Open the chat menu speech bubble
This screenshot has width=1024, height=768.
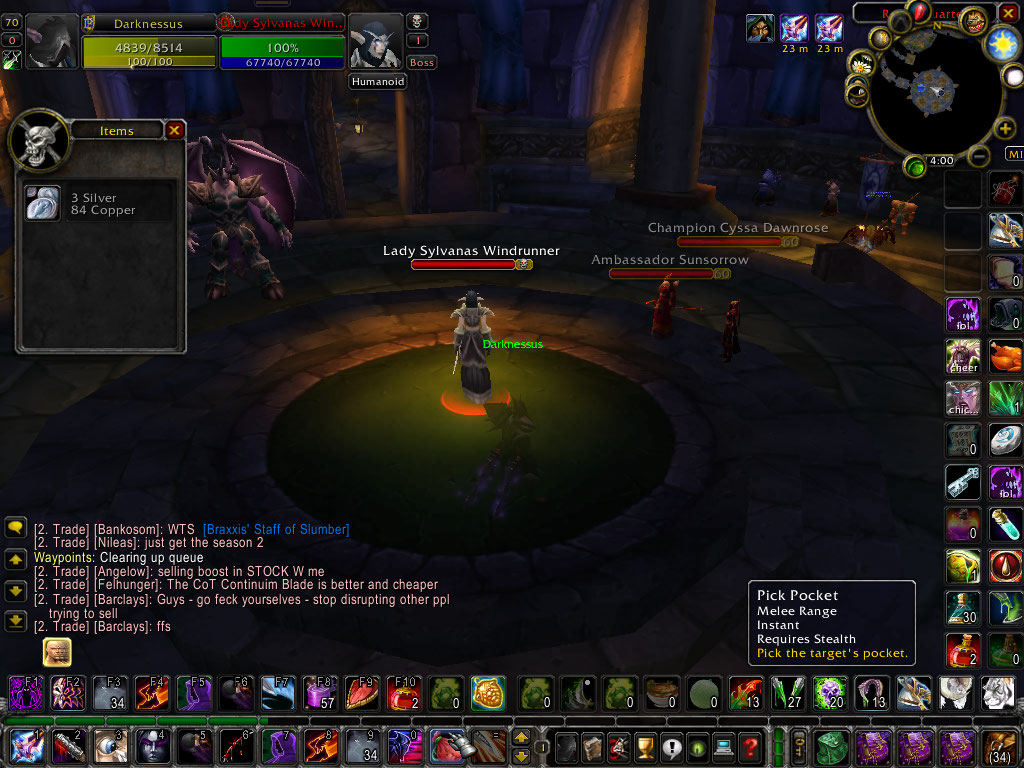point(15,527)
